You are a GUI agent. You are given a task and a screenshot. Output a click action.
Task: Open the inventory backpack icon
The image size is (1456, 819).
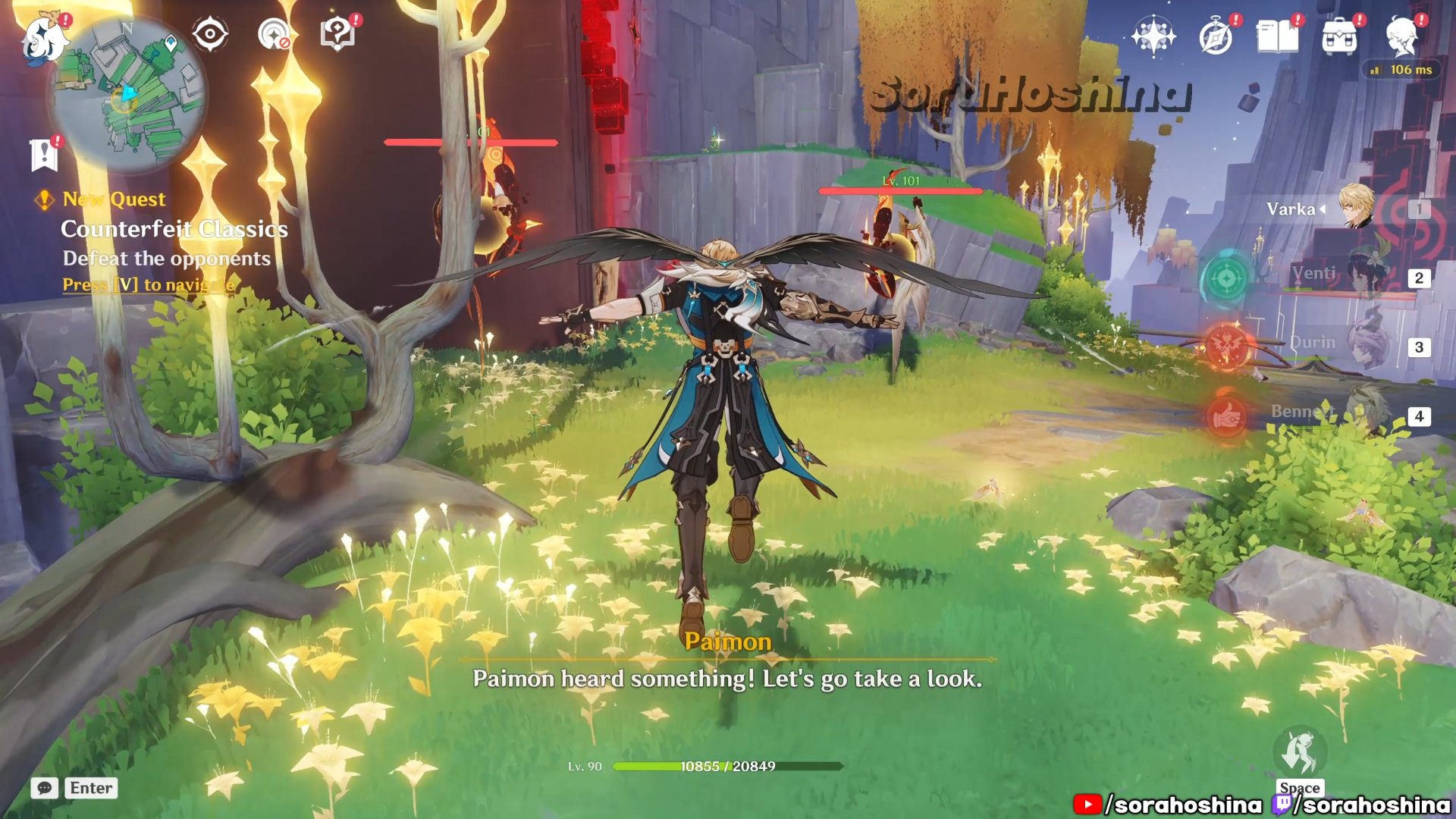click(1339, 36)
